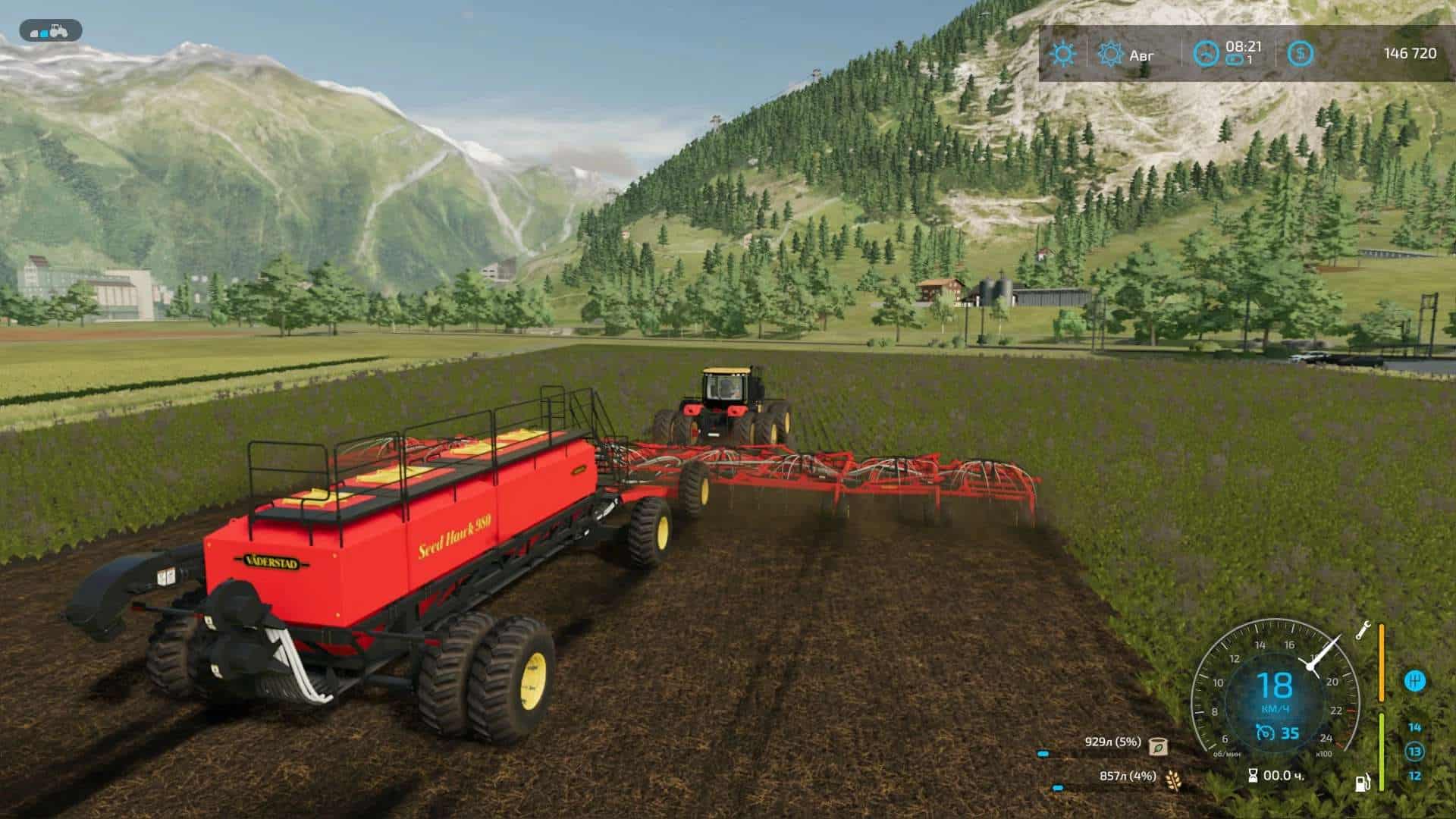Image resolution: width=1456 pixels, height=819 pixels.
Task: Open the forecast icon beside Авг
Action: (1110, 54)
